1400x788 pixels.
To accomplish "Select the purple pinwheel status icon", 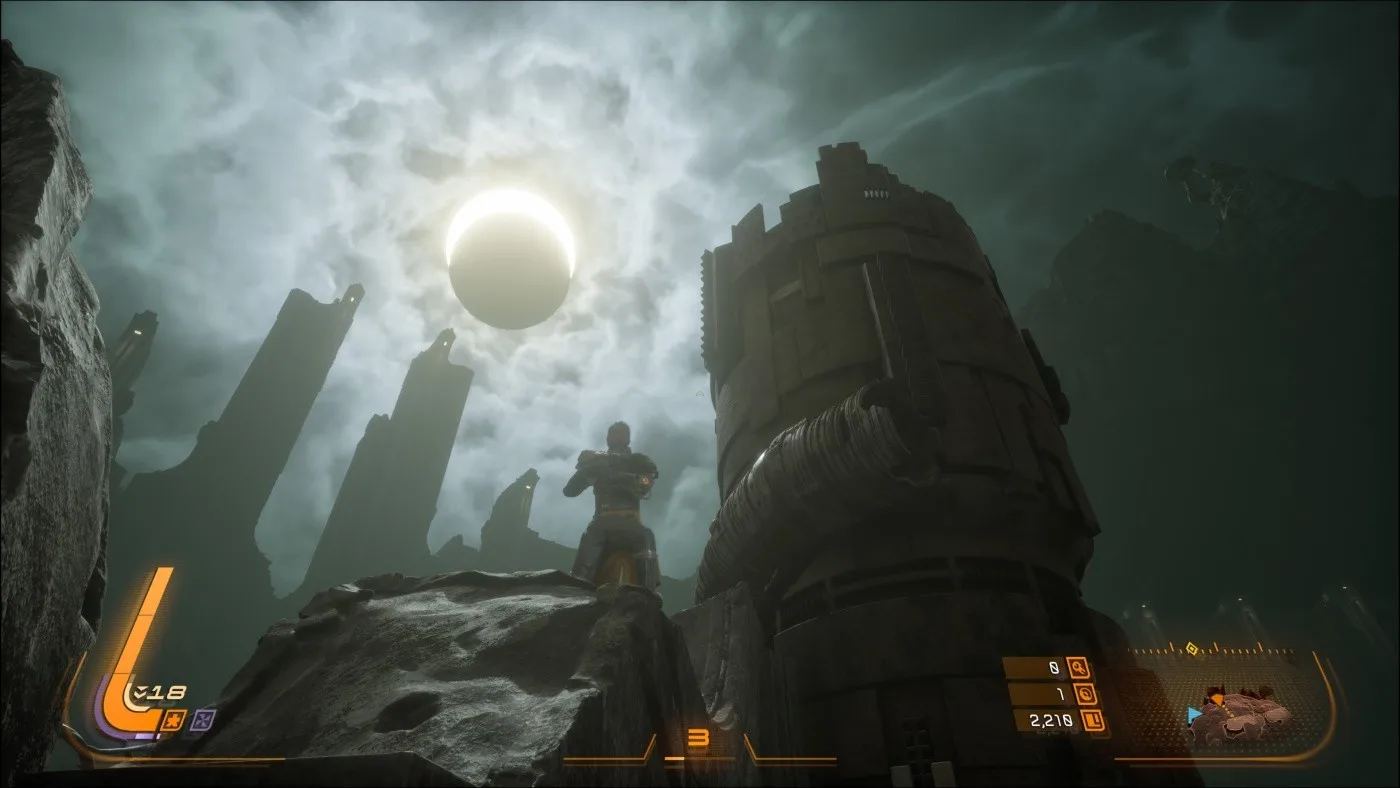I will click(202, 719).
